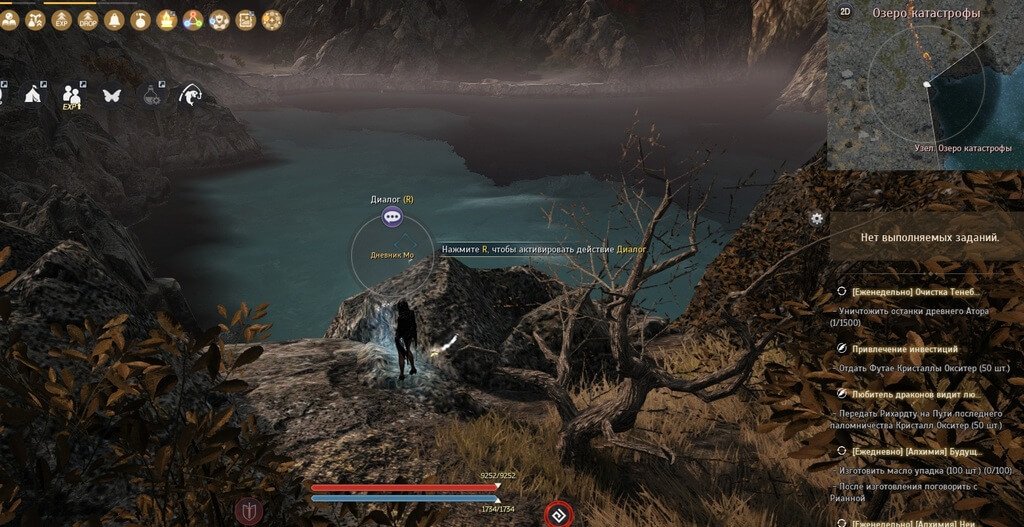Viewport: 1024px width, 527px height.
Task: Select the Привлечение инвестиций quest
Action: point(904,349)
